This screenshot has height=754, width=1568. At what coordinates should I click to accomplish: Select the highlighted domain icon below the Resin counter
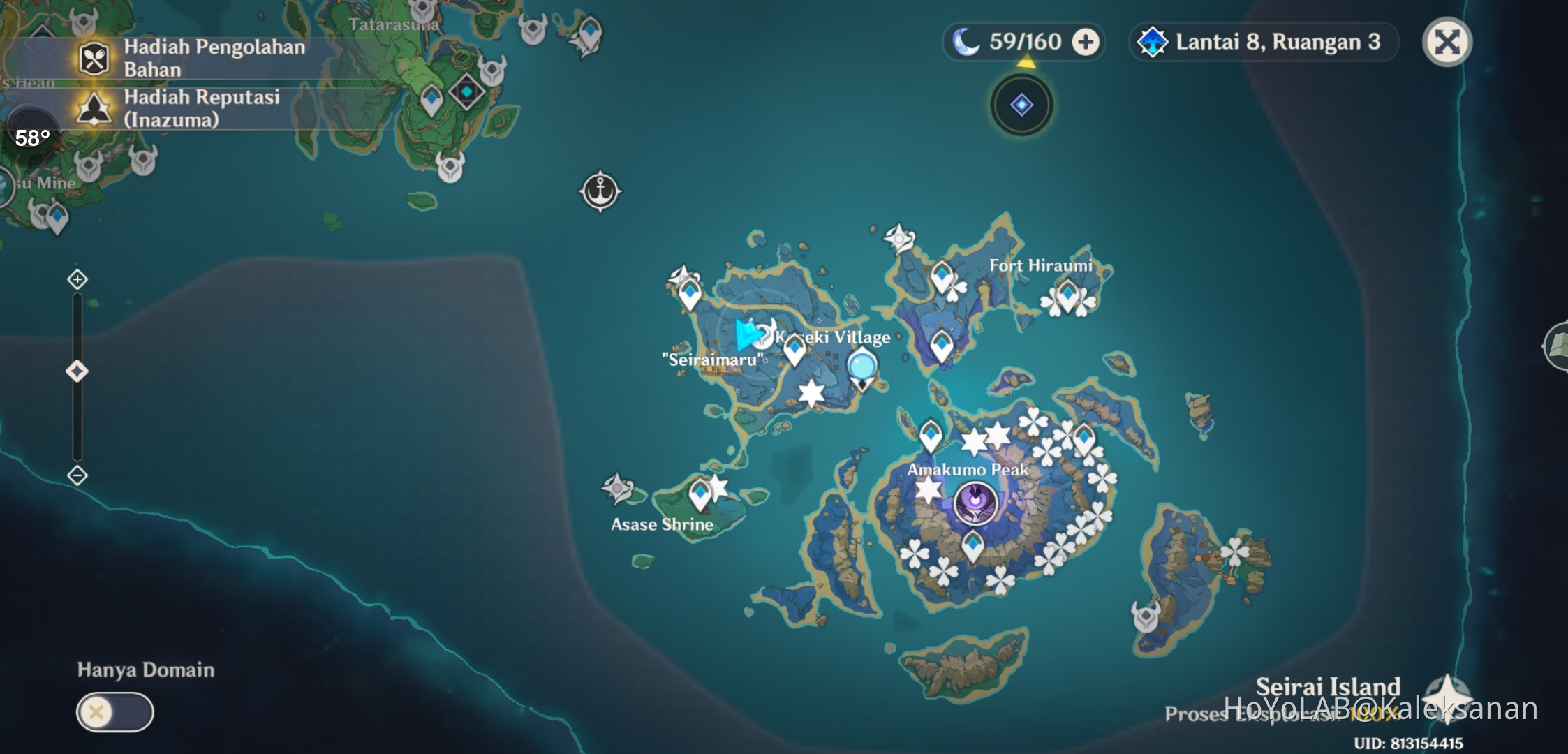(x=1021, y=103)
